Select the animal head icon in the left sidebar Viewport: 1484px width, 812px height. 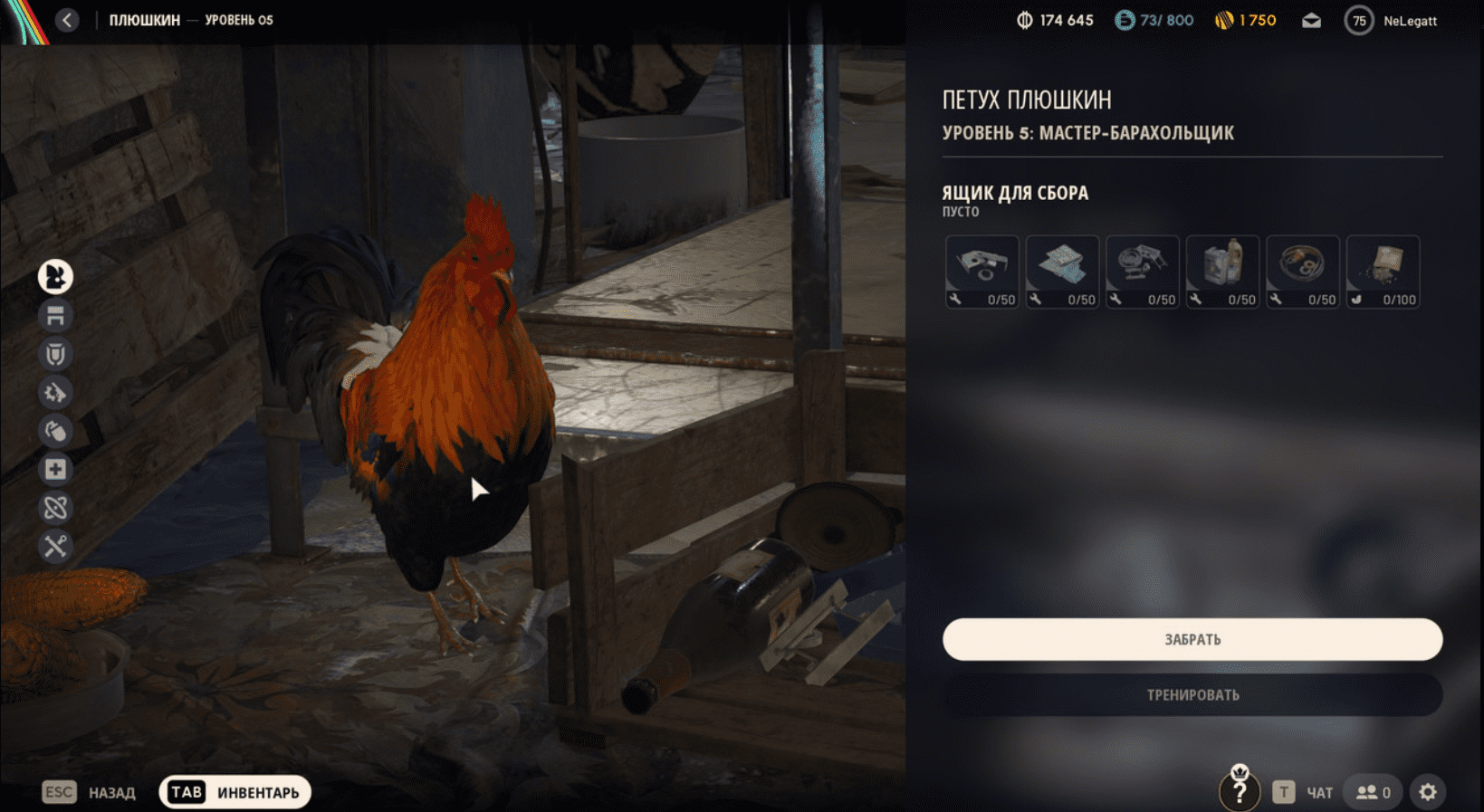[x=55, y=276]
